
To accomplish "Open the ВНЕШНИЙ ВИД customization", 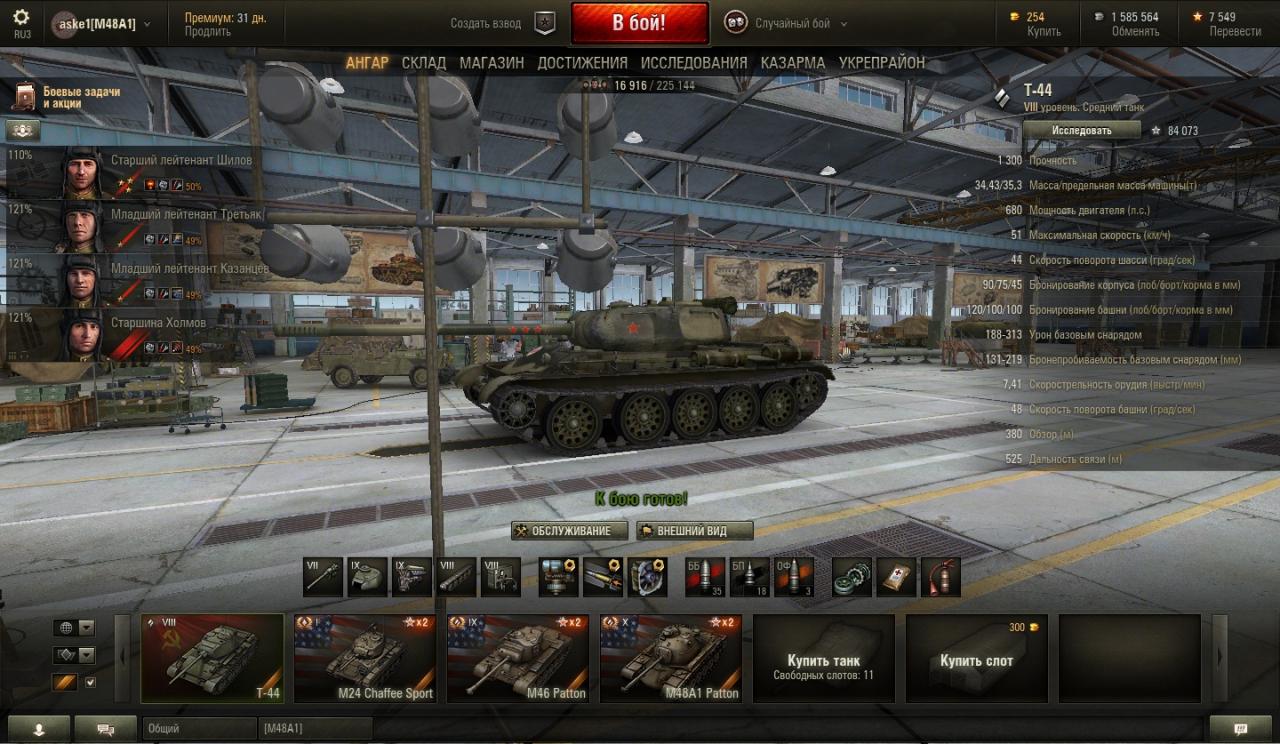I will click(x=694, y=531).
